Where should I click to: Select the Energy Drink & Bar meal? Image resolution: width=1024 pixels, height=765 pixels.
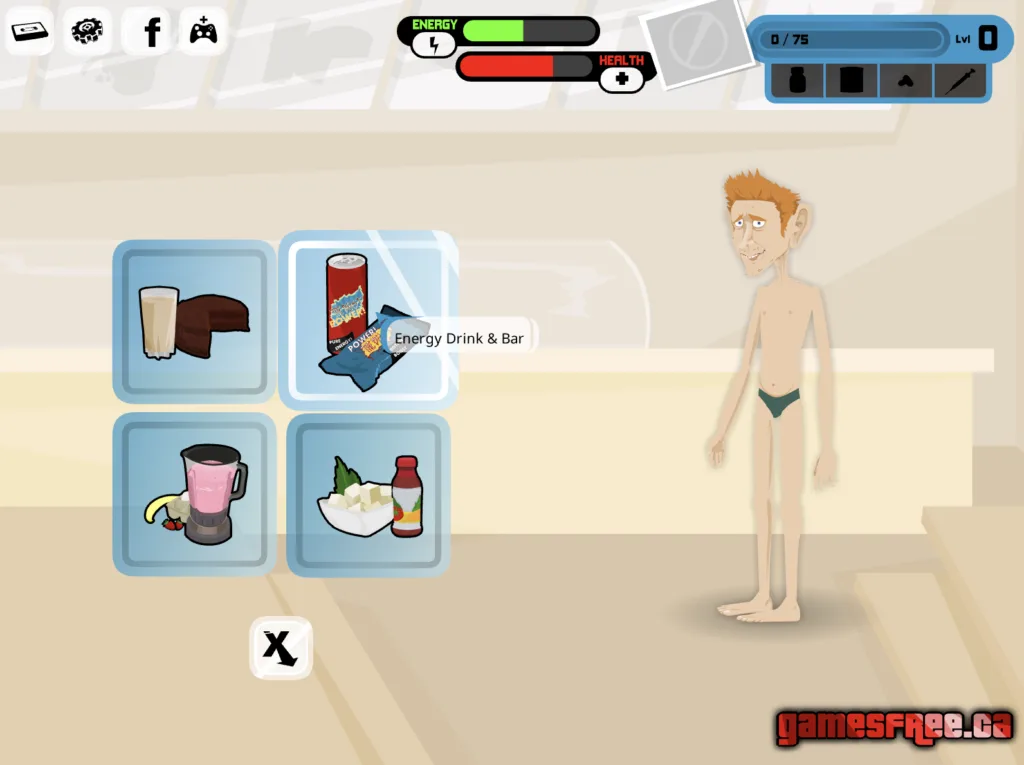[x=367, y=320]
